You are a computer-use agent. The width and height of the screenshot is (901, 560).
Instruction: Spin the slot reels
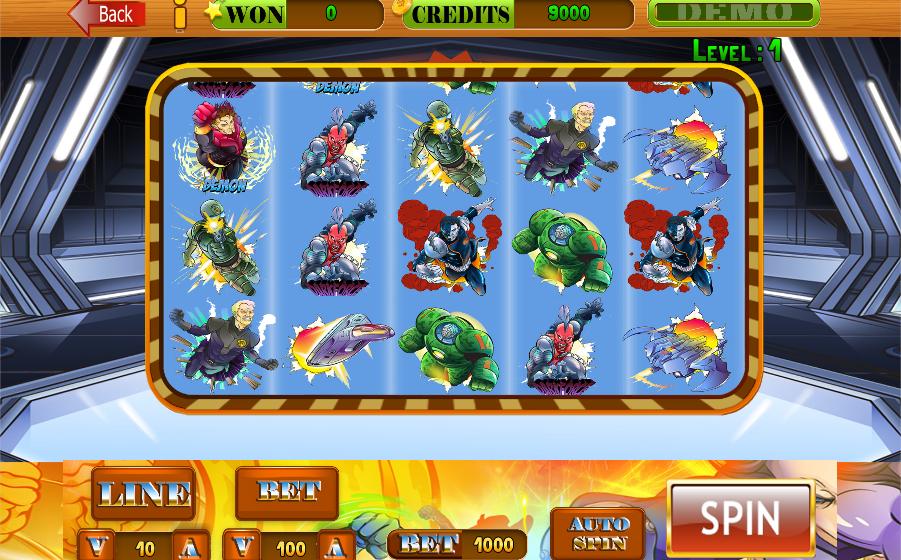click(740, 518)
